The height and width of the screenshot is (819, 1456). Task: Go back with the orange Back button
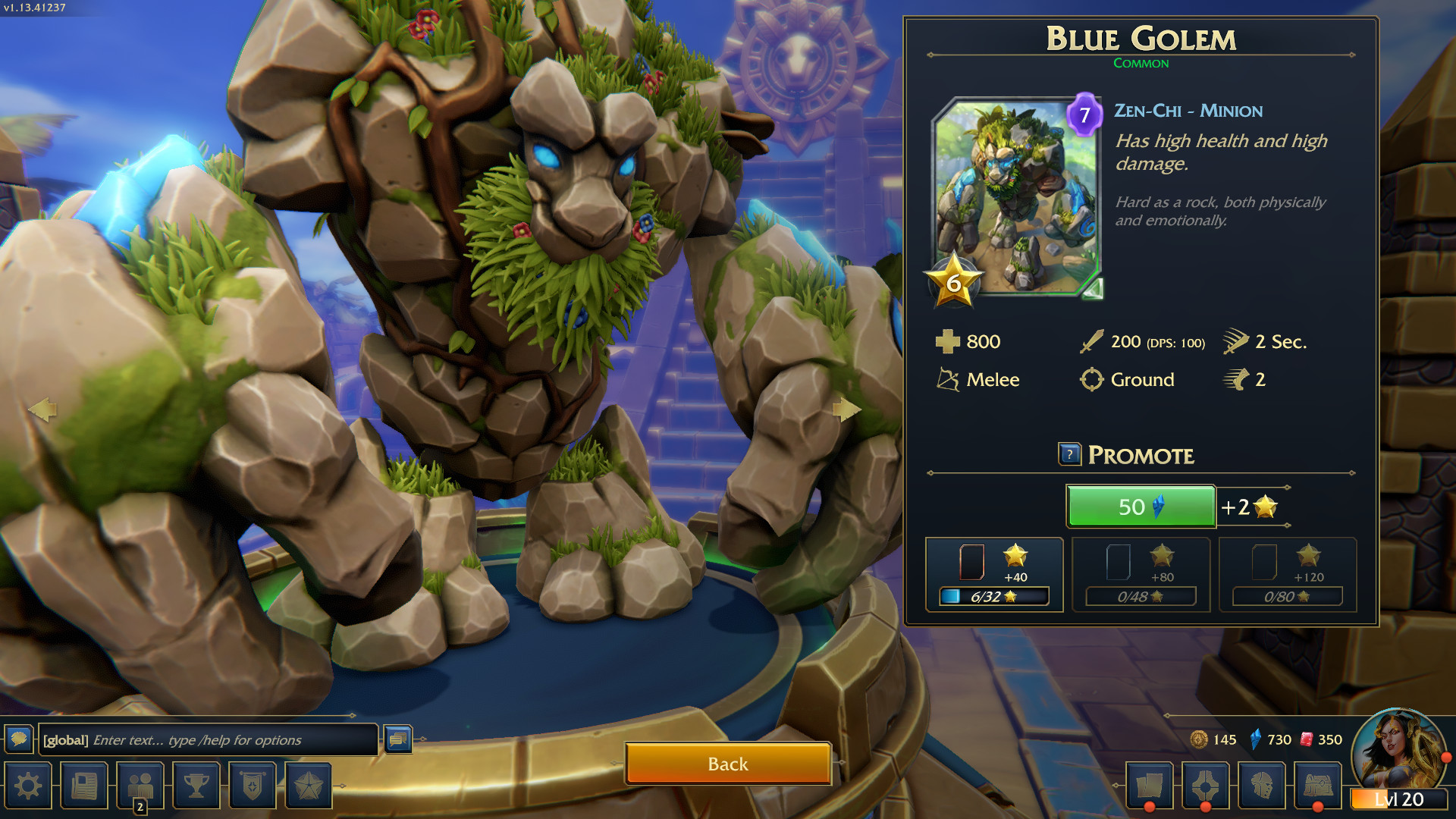click(728, 764)
